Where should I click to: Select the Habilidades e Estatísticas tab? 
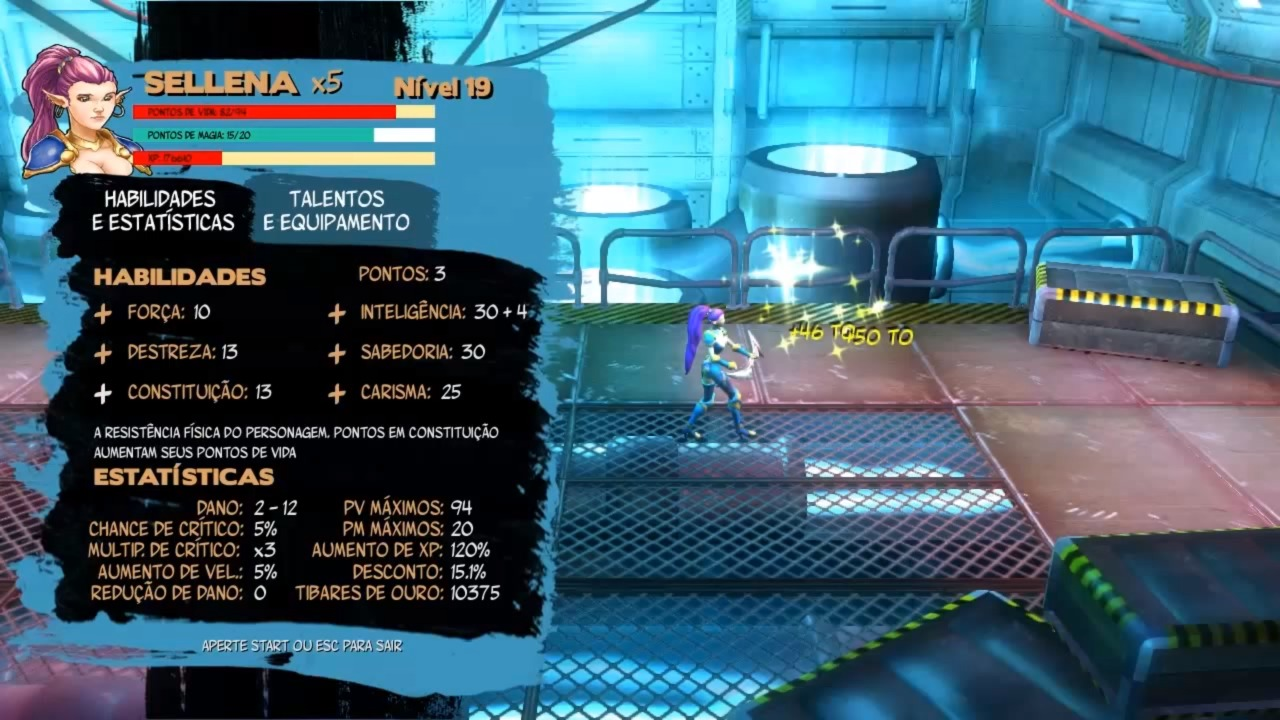[163, 211]
